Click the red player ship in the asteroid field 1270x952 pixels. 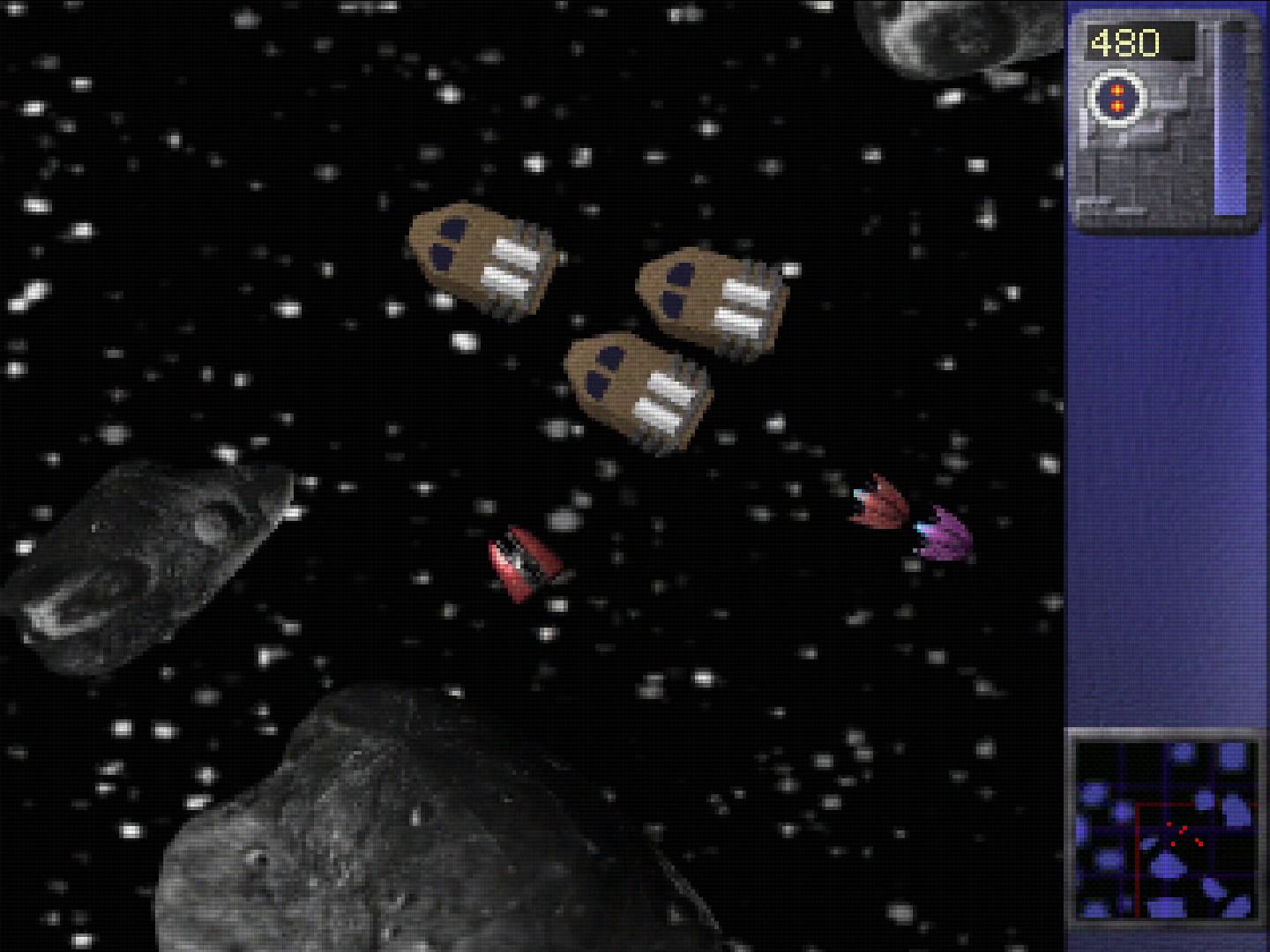522,560
